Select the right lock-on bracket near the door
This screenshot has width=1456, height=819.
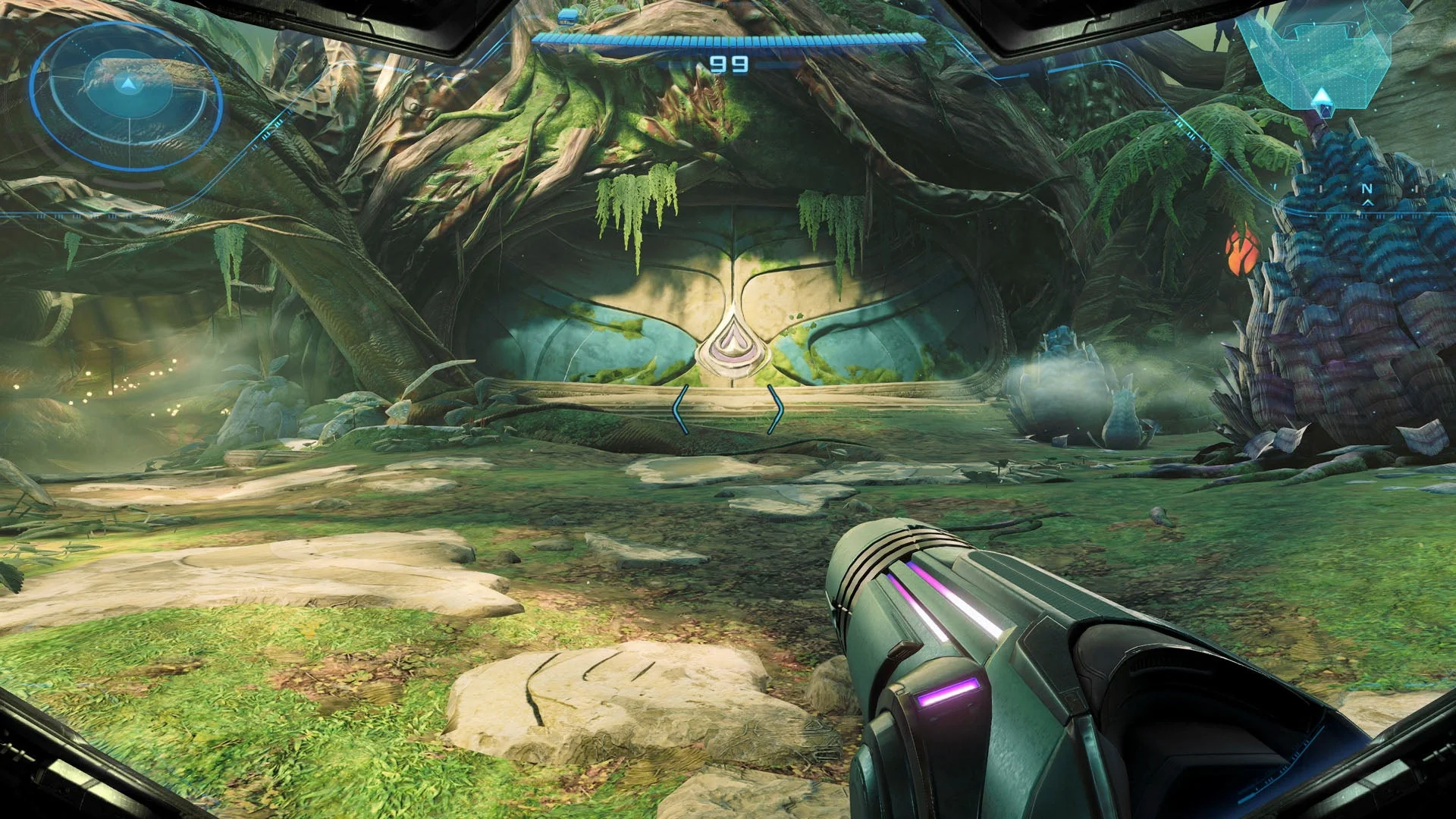pyautogui.click(x=779, y=408)
